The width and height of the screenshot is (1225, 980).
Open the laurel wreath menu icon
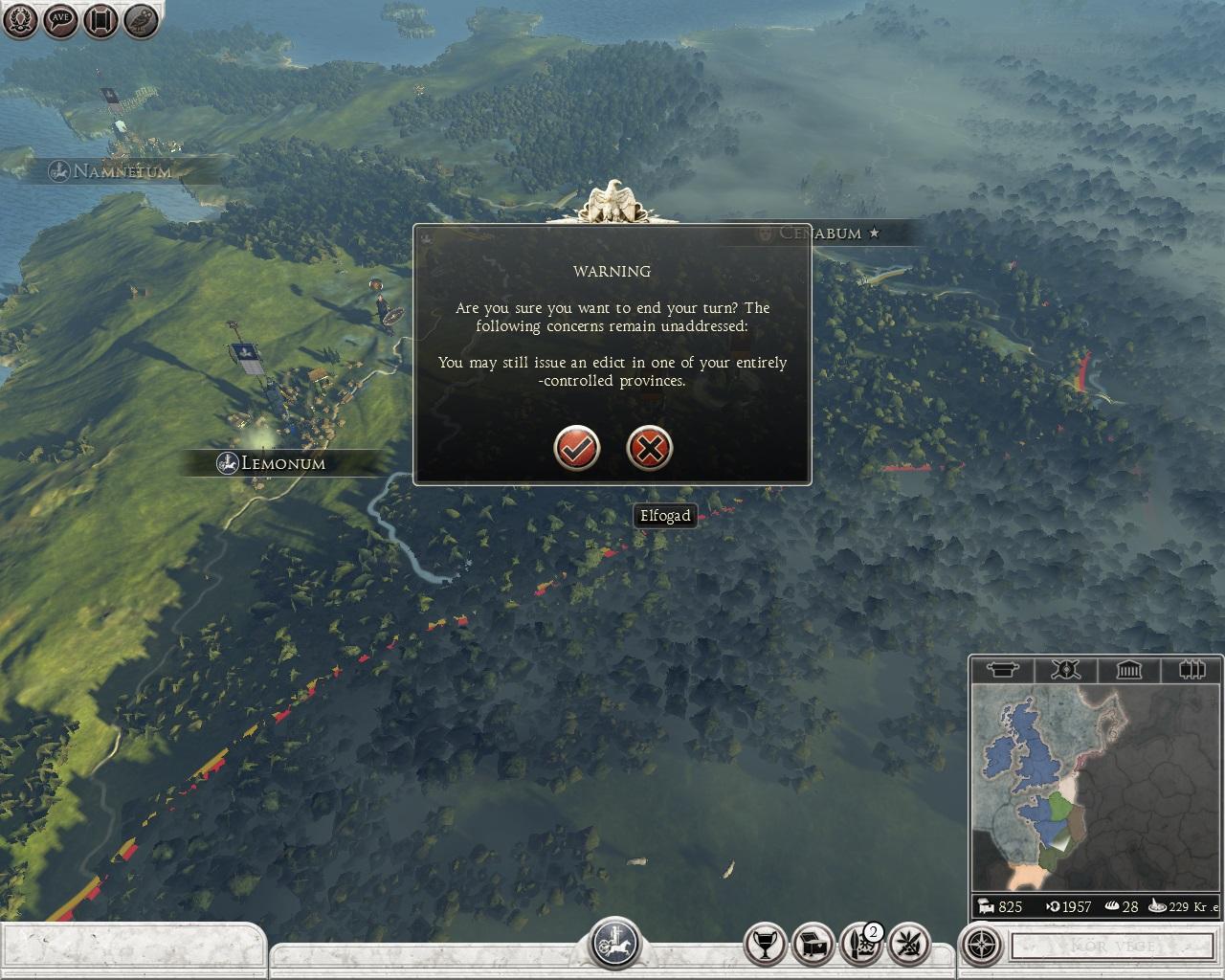coord(20,20)
